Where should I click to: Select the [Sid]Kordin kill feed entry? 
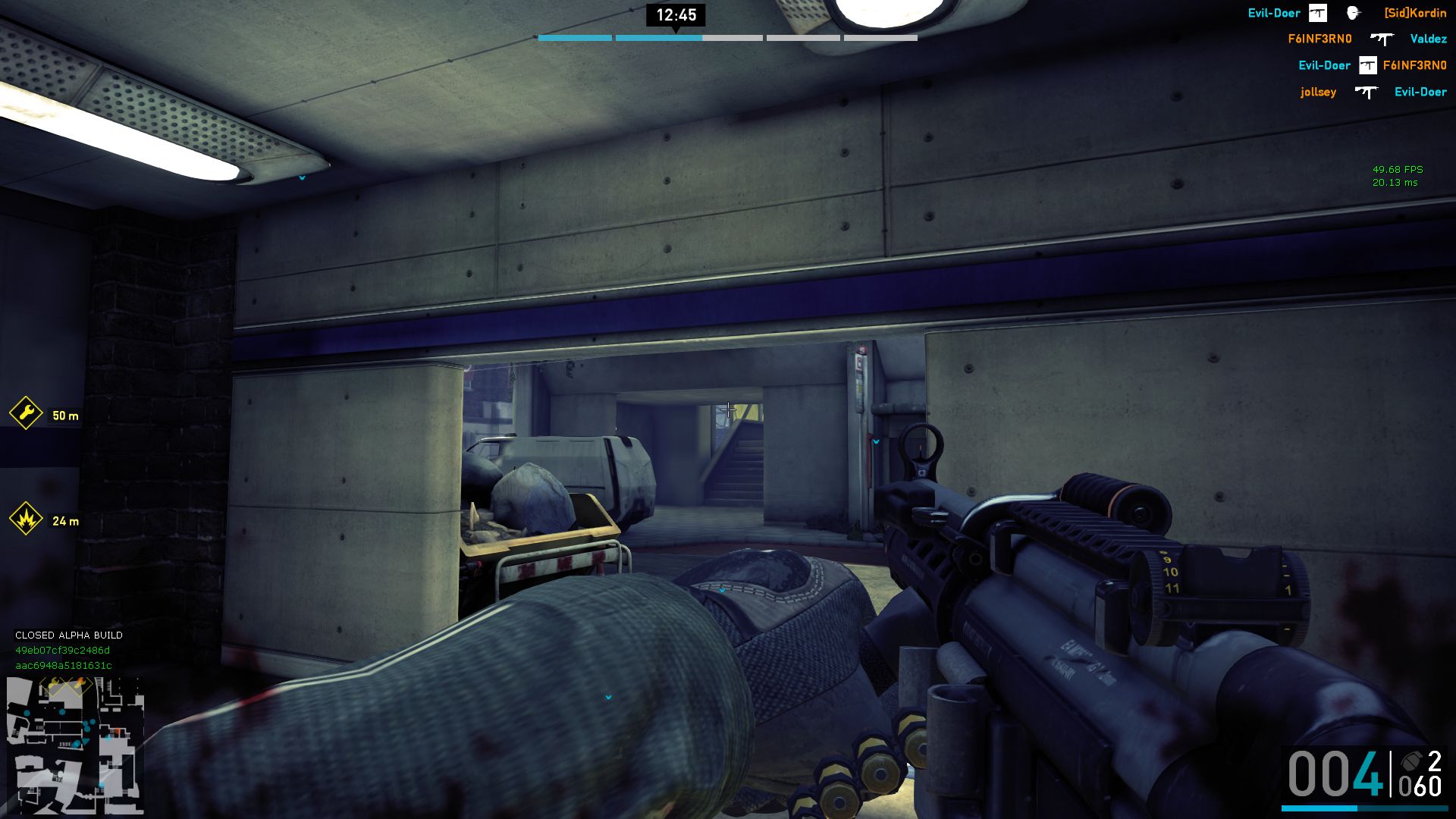click(1414, 13)
